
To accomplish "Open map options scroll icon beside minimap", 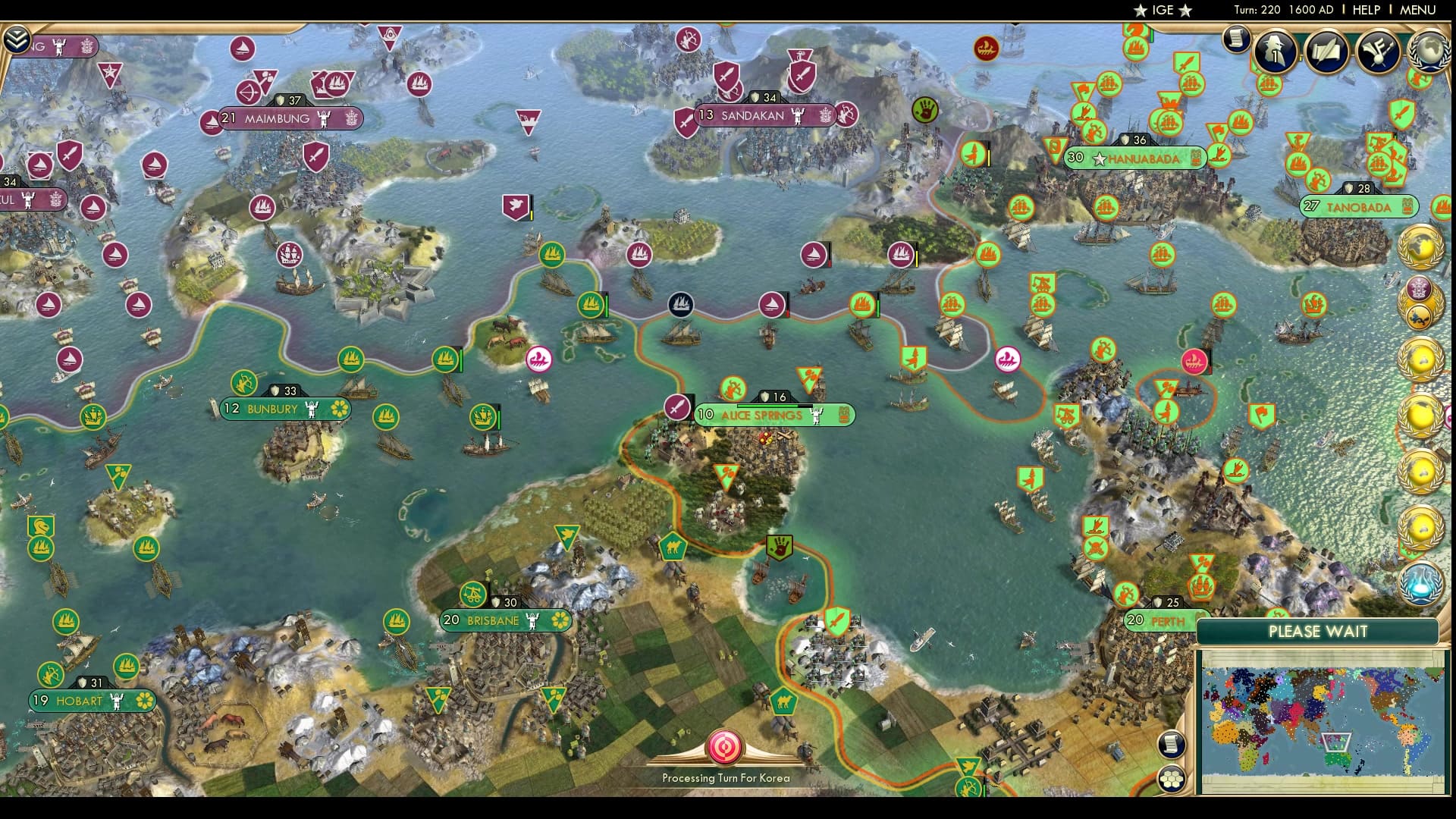I will [1172, 744].
